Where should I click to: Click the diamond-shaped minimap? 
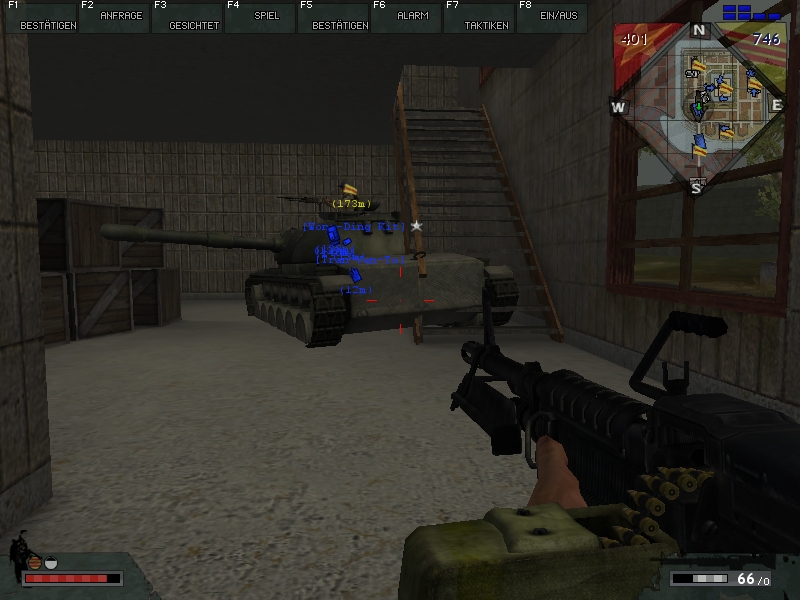pos(700,105)
